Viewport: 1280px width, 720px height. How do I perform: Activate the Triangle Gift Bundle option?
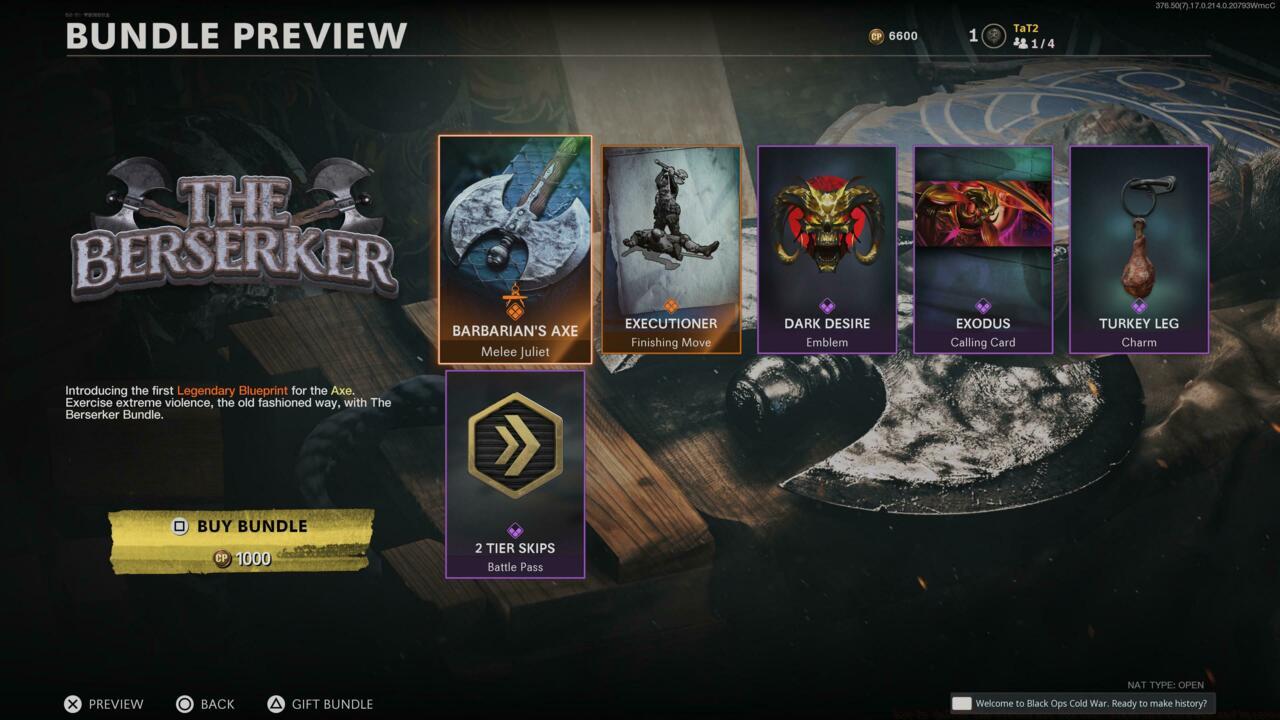(320, 704)
